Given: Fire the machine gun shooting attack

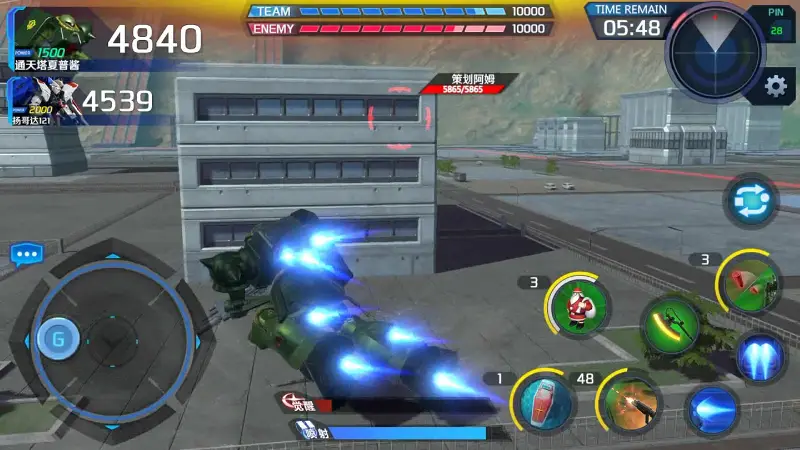Looking at the screenshot, I should (x=631, y=404).
